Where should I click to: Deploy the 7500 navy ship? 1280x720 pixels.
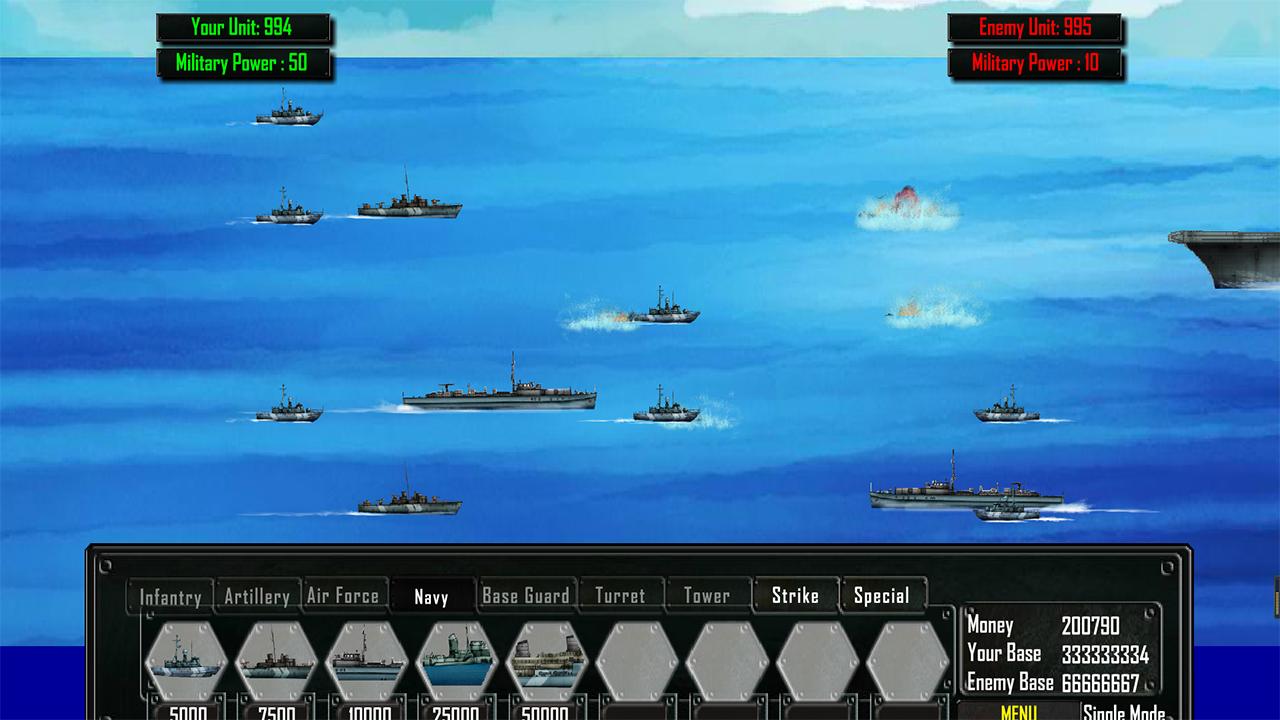(x=277, y=661)
